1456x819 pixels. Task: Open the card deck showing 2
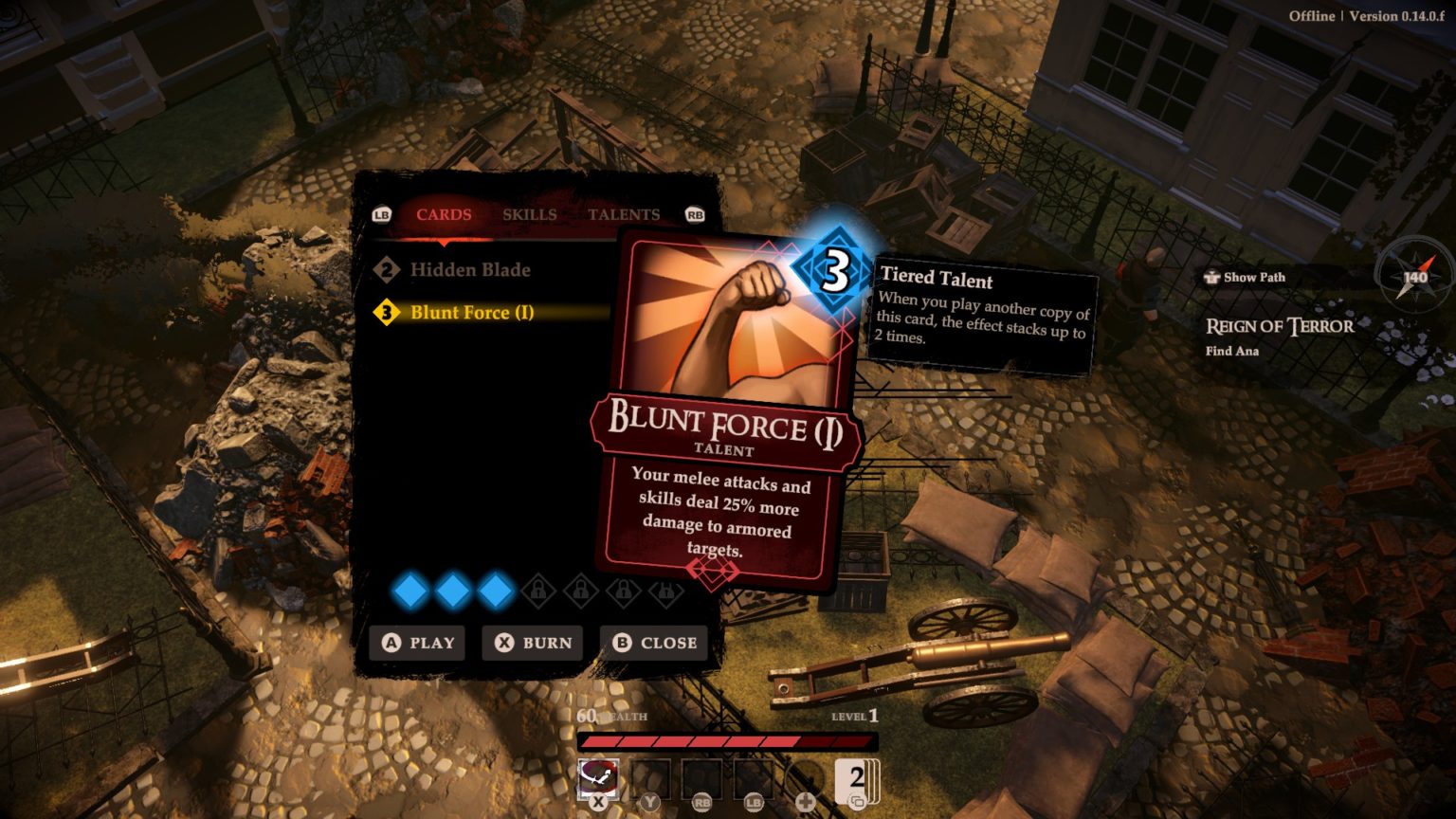coord(856,781)
